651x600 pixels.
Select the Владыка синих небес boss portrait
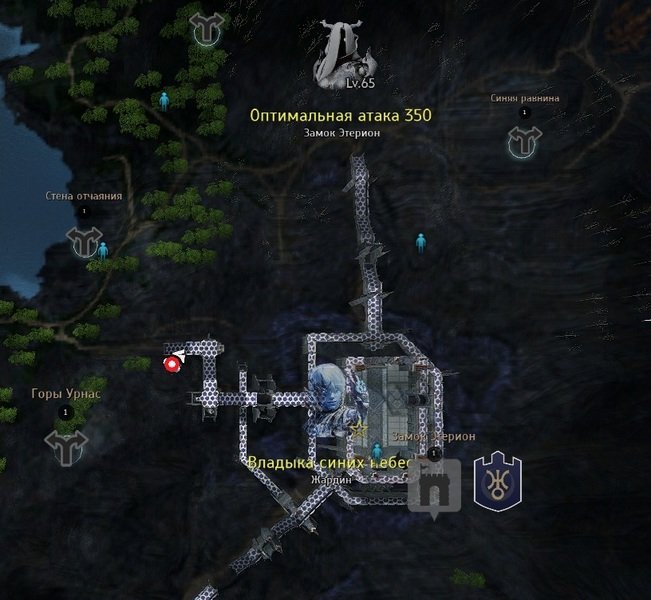tap(329, 394)
